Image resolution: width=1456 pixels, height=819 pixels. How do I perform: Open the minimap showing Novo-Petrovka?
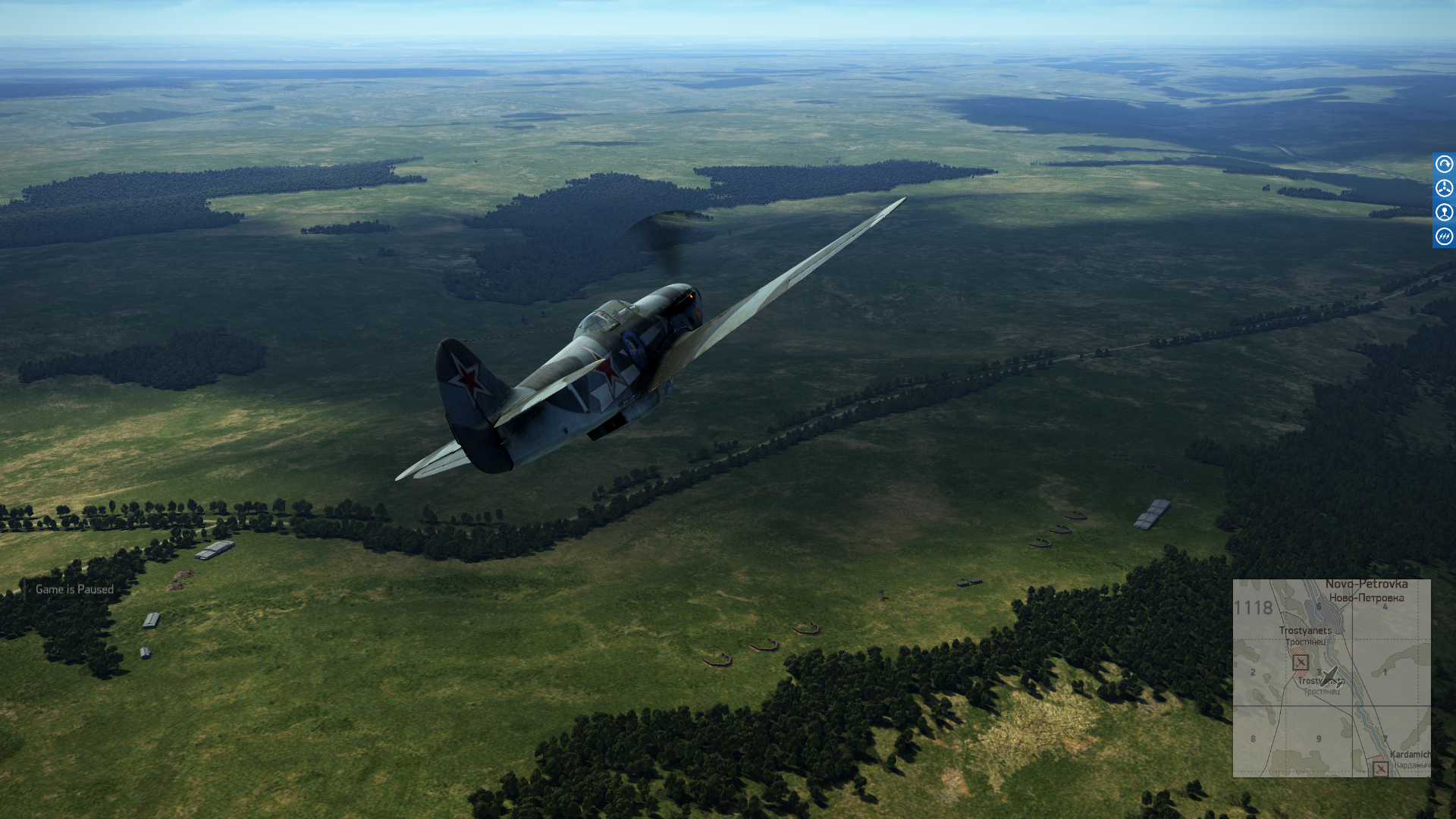click(1332, 678)
